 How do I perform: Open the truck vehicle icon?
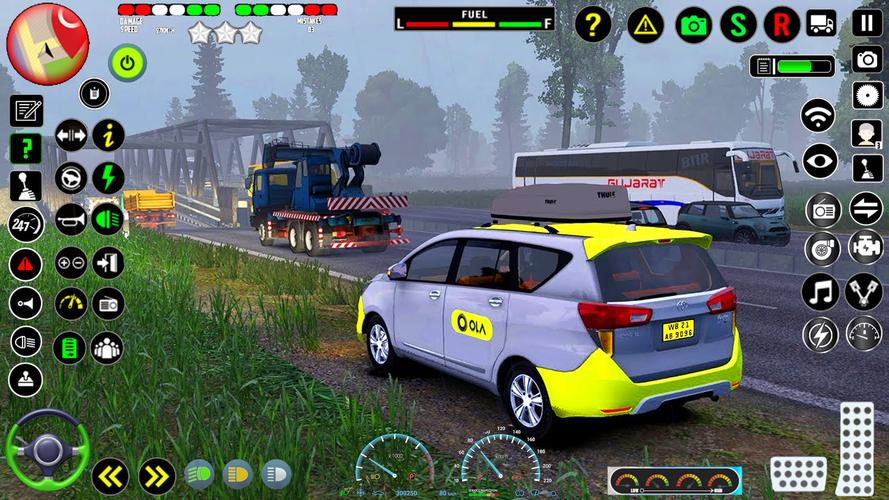(x=822, y=22)
